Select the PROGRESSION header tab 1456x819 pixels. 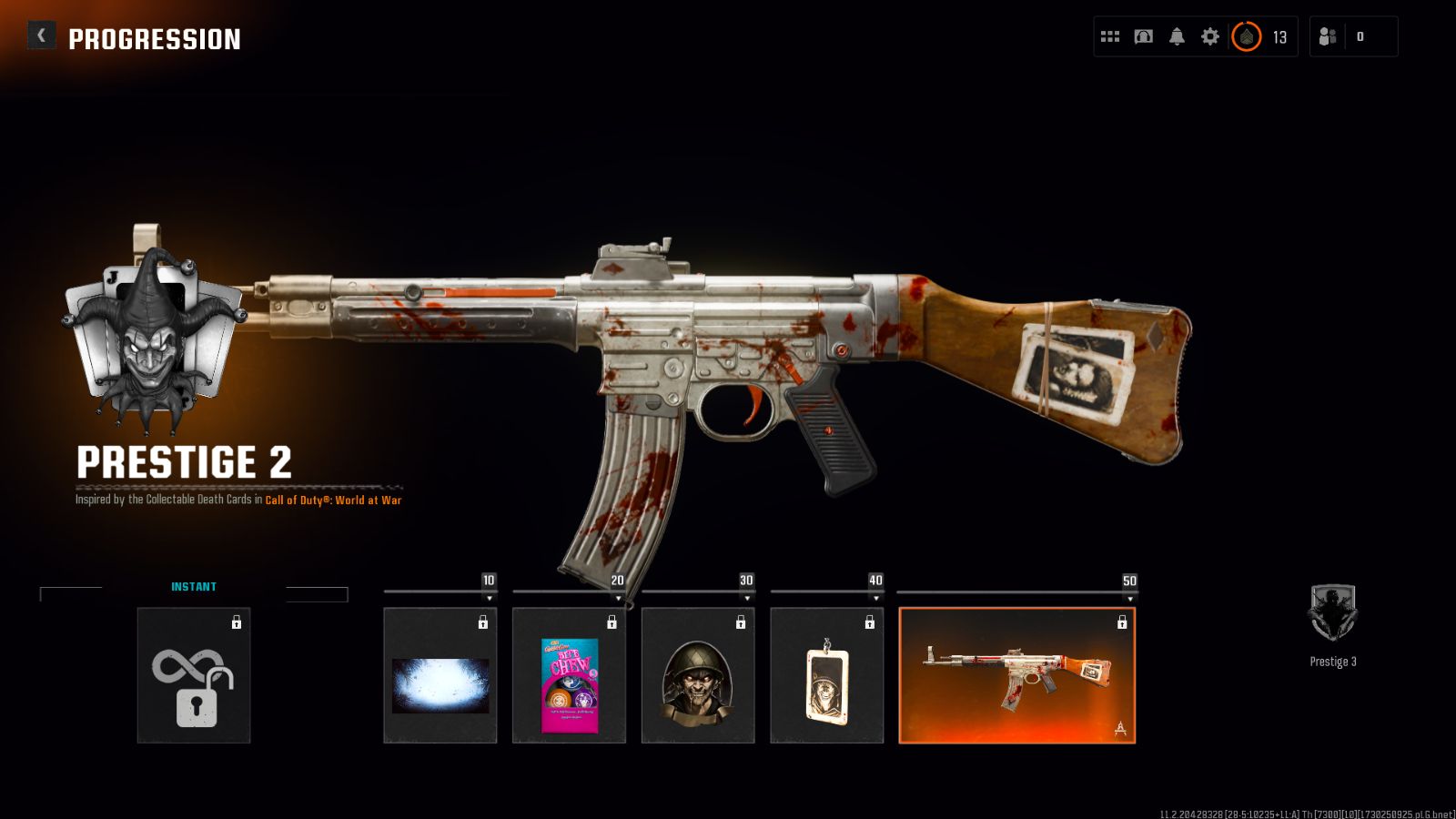(155, 39)
